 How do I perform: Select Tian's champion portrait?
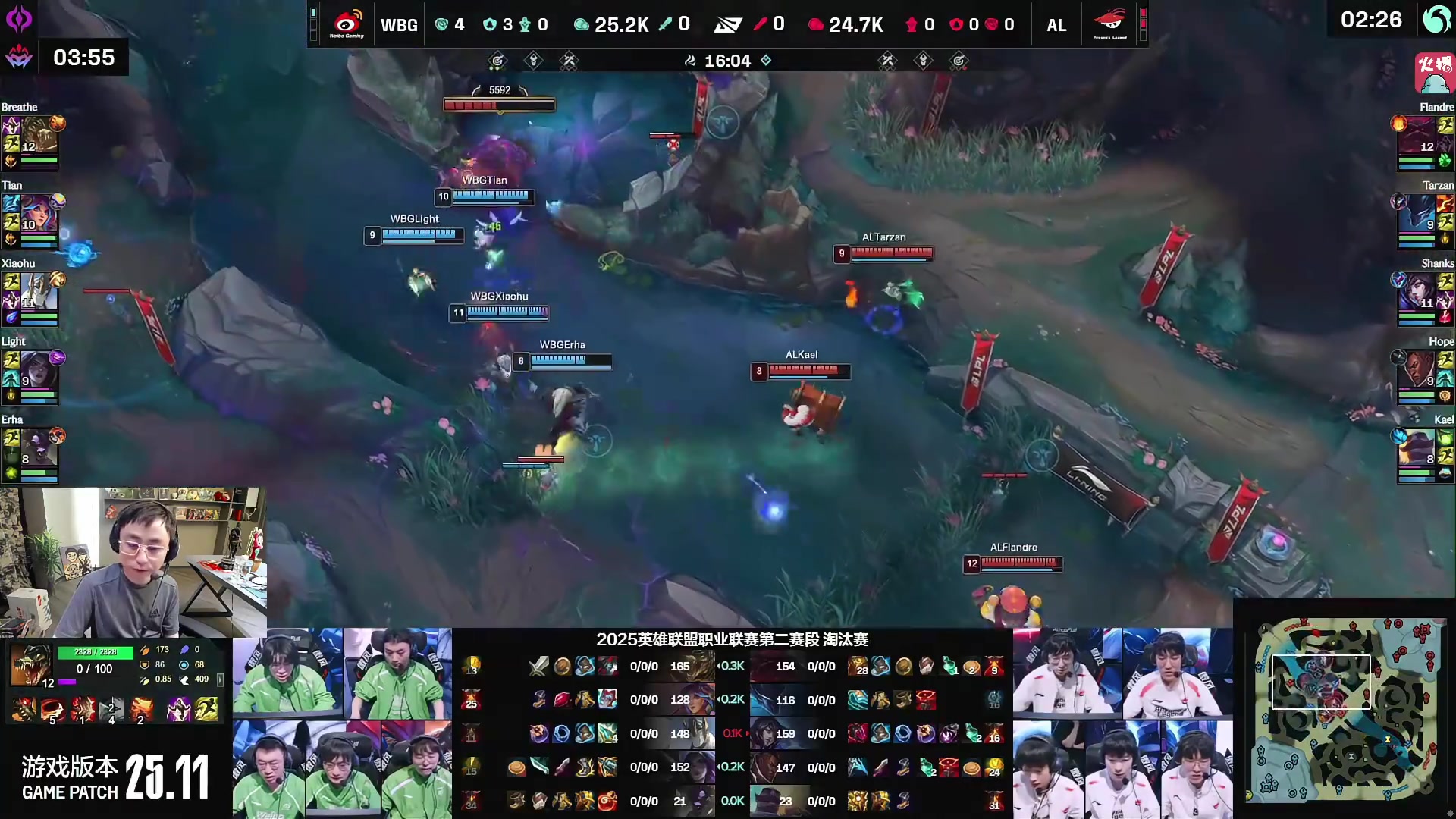[39, 213]
